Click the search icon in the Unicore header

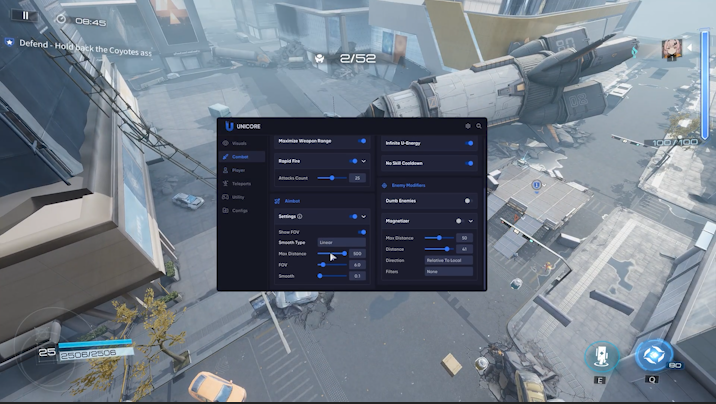479,126
